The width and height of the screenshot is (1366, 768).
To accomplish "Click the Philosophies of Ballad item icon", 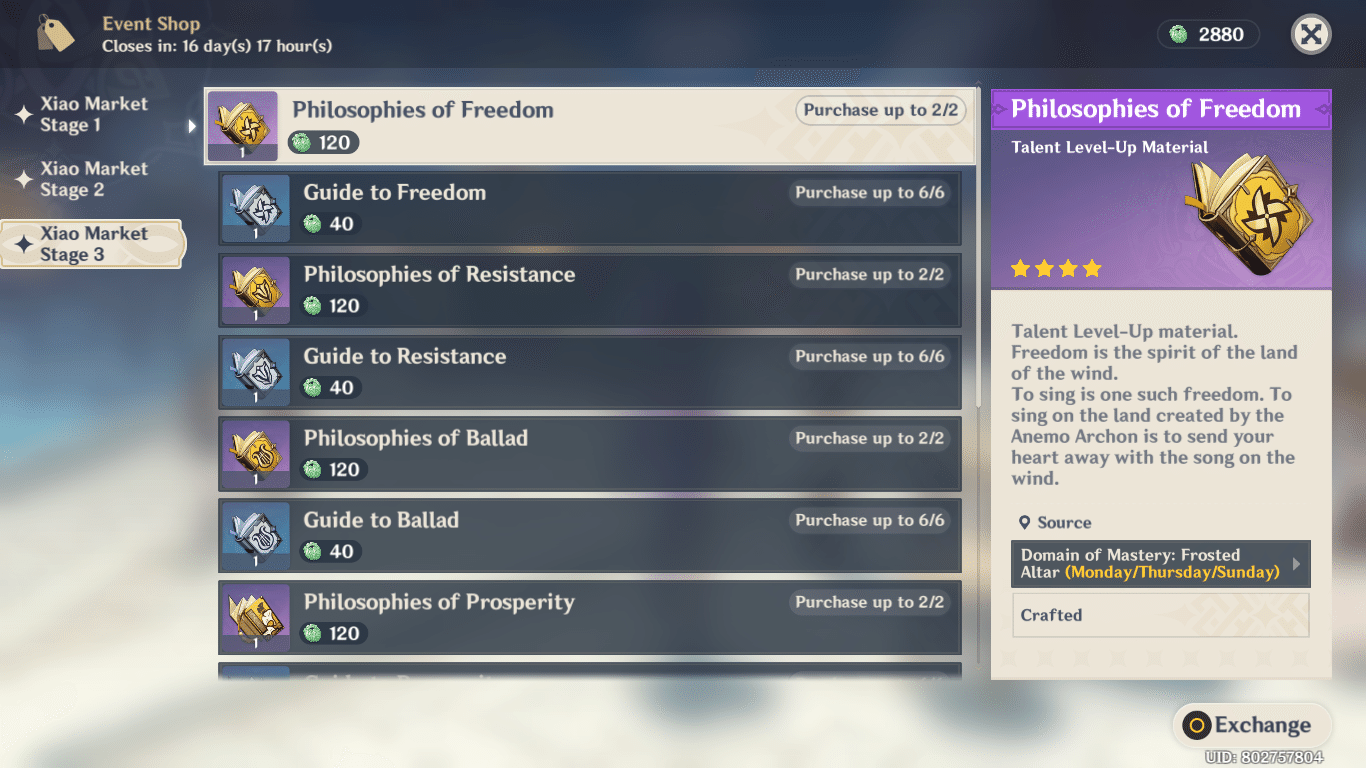I will [x=255, y=454].
